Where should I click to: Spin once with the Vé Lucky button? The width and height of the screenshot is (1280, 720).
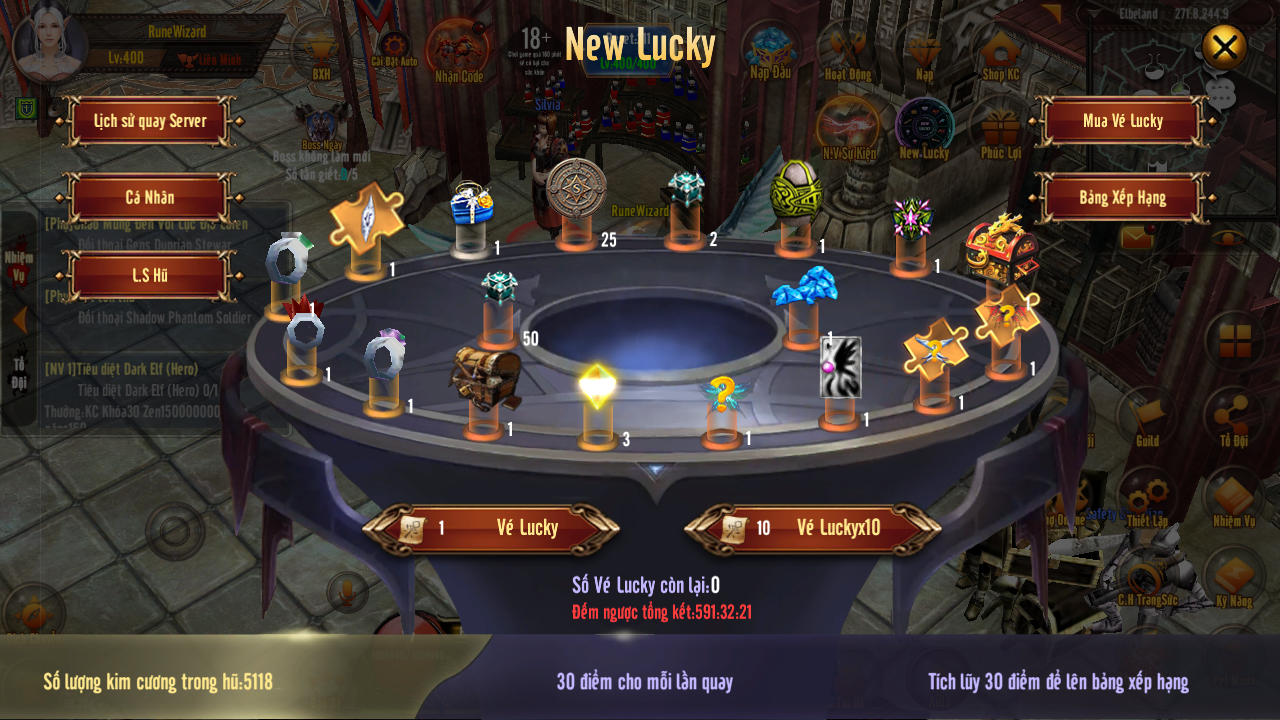point(491,528)
